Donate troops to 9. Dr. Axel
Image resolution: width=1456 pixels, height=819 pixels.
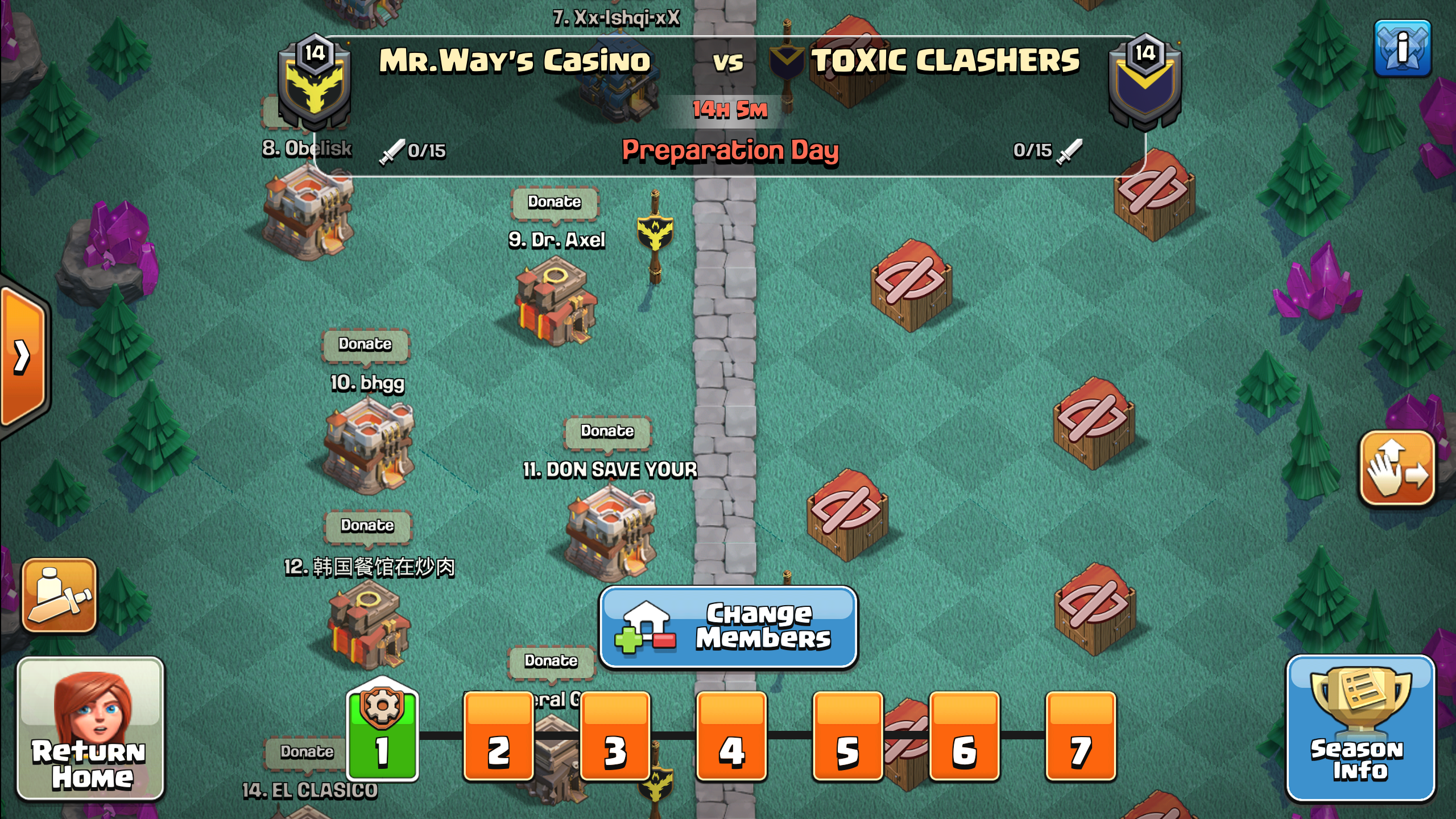tap(555, 202)
